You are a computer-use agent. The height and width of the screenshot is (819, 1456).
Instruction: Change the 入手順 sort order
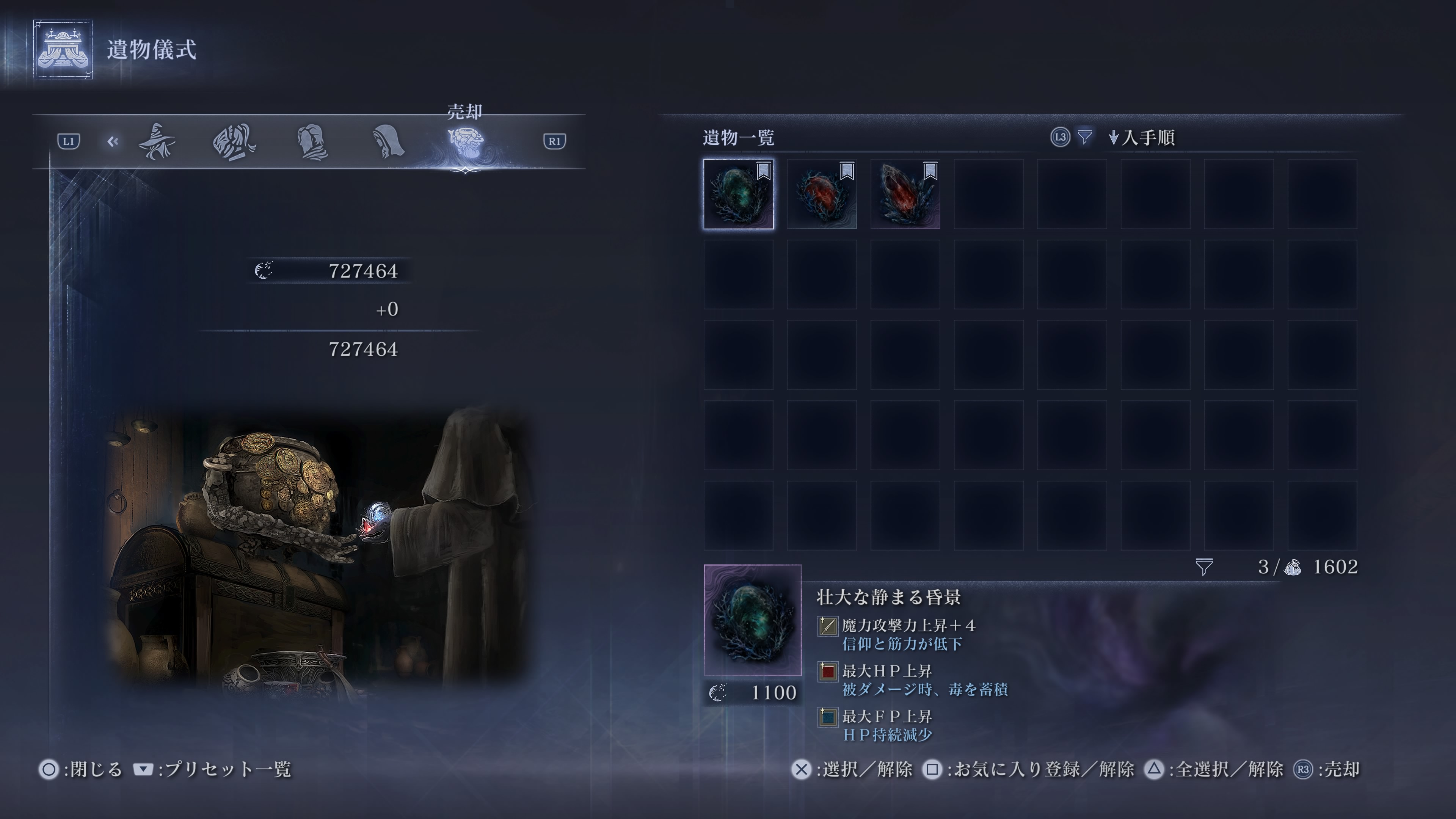(1142, 138)
